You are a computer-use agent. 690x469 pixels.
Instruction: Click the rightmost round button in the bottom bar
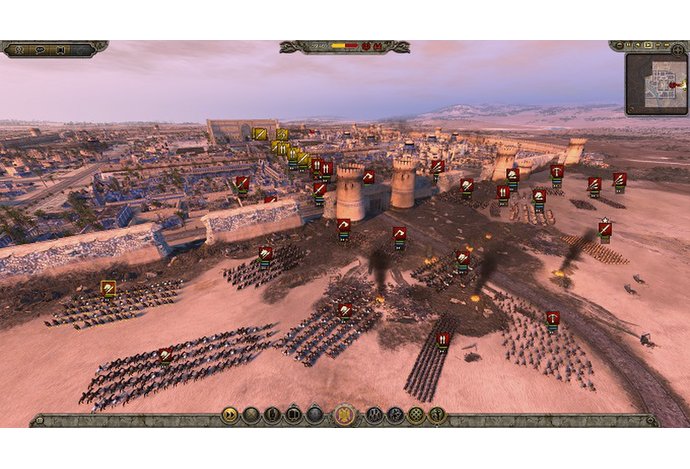coord(438,415)
